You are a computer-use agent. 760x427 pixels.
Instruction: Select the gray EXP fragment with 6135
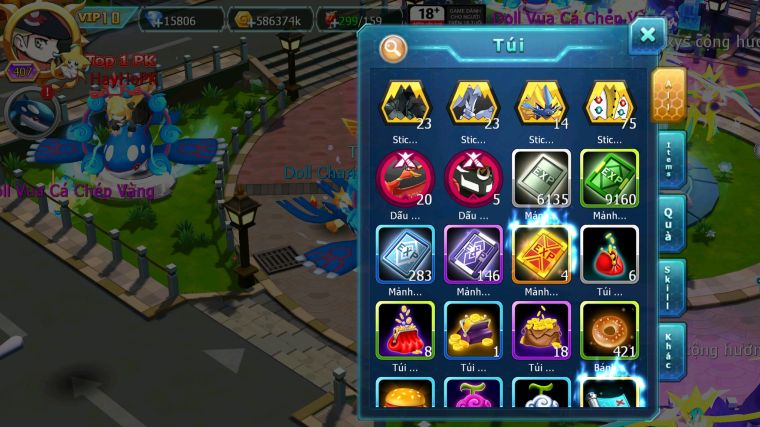click(x=541, y=178)
